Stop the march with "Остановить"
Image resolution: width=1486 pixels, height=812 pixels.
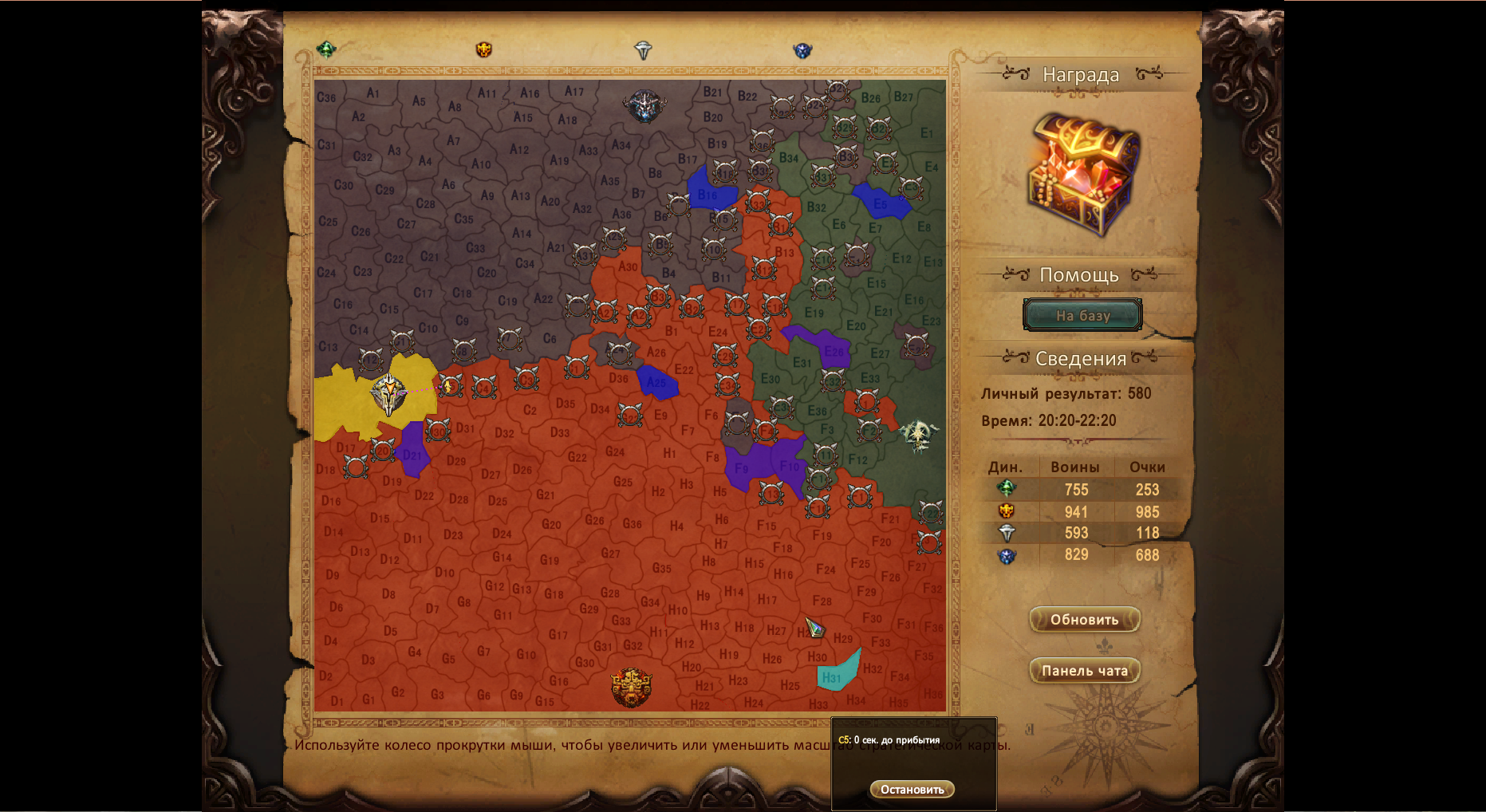pos(912,789)
